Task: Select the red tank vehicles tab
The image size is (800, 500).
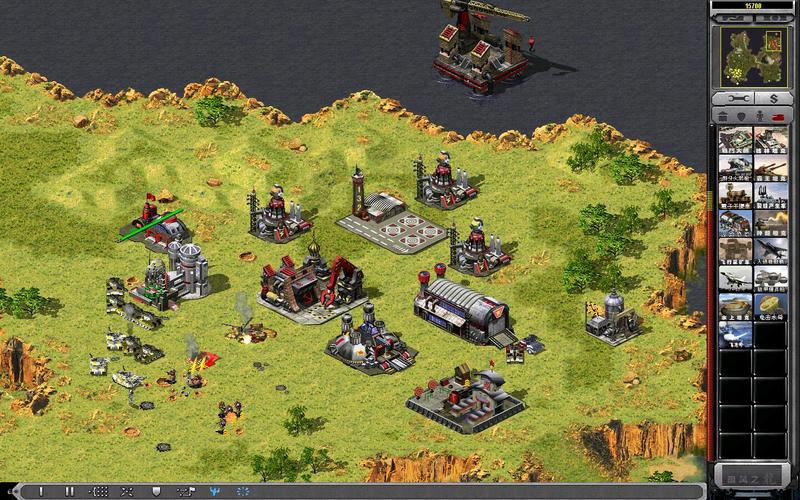Action: tap(780, 118)
